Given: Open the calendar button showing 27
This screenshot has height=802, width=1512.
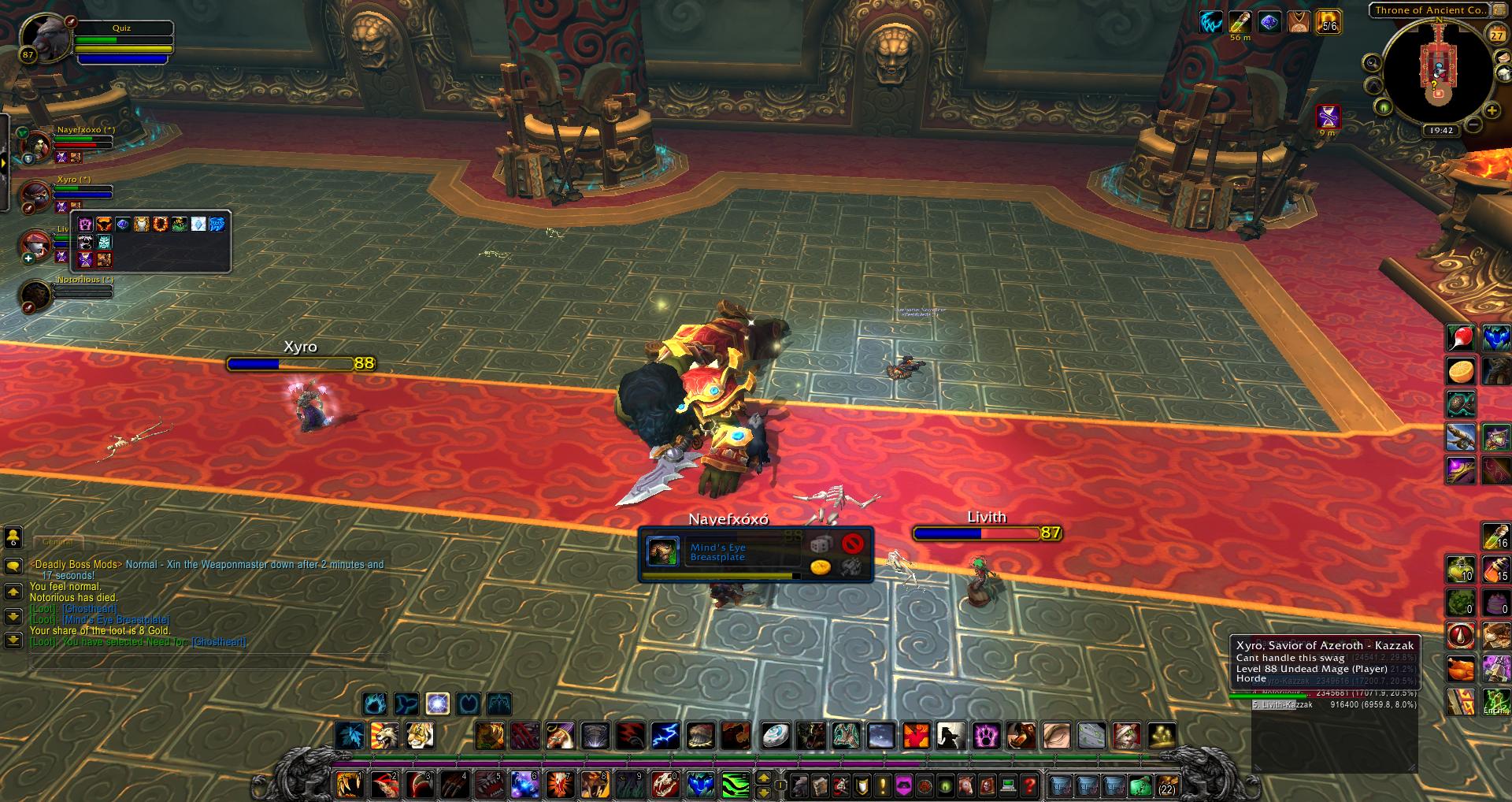Looking at the screenshot, I should tap(1496, 35).
